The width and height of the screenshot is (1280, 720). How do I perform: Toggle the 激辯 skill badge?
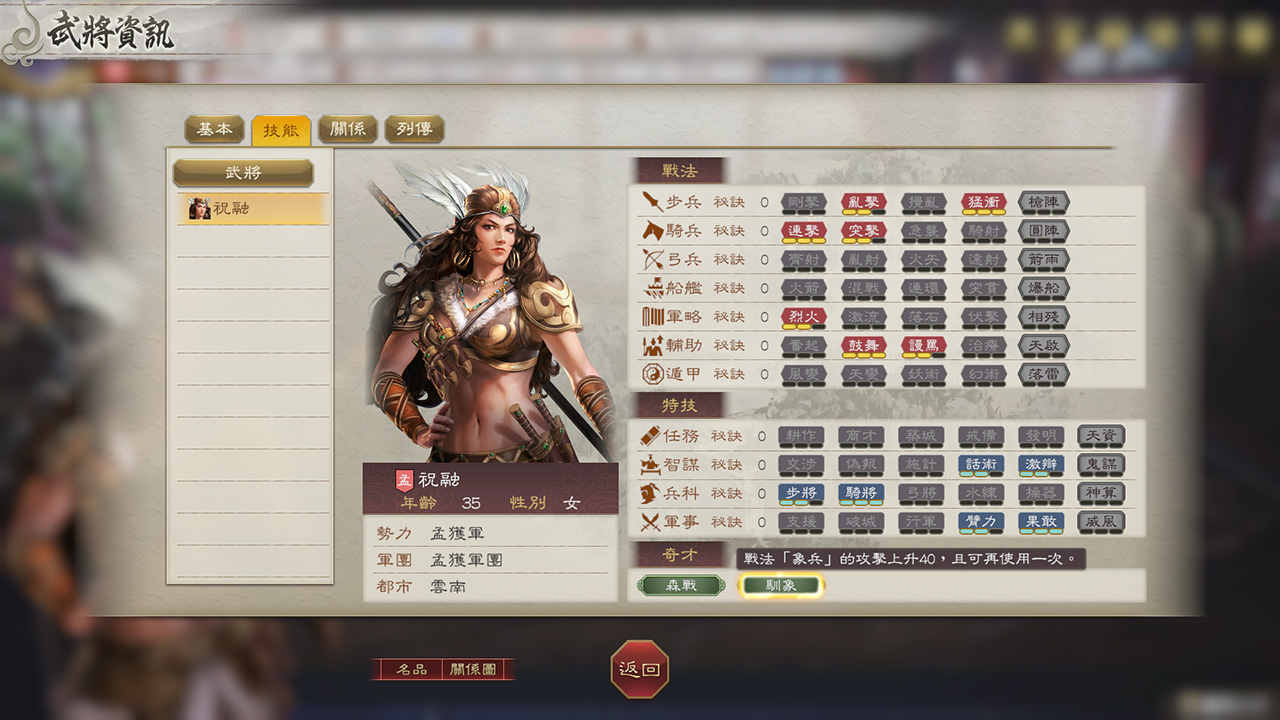[x=1040, y=464]
